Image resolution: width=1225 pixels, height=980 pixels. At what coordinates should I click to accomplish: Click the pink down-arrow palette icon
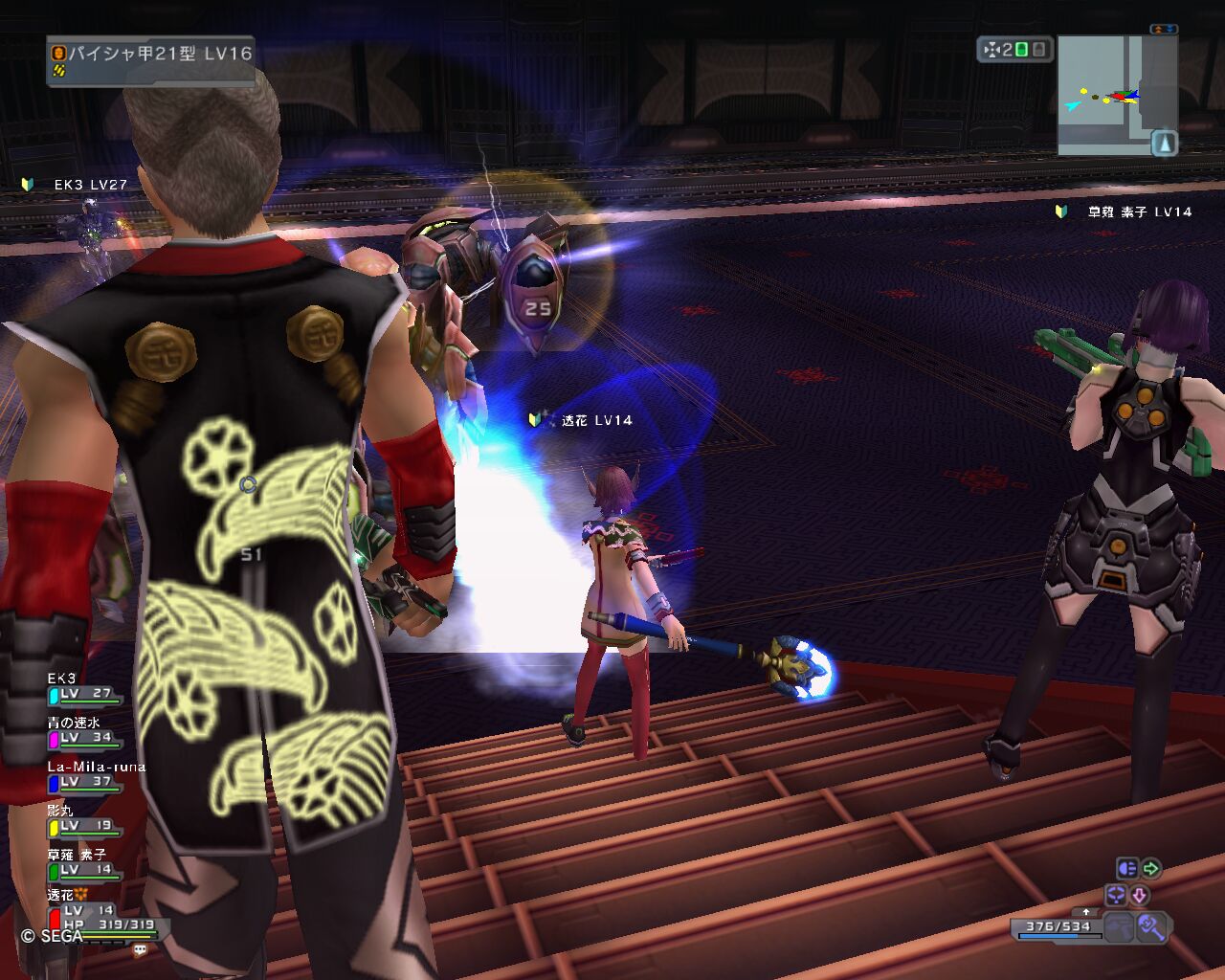pyautogui.click(x=1140, y=896)
